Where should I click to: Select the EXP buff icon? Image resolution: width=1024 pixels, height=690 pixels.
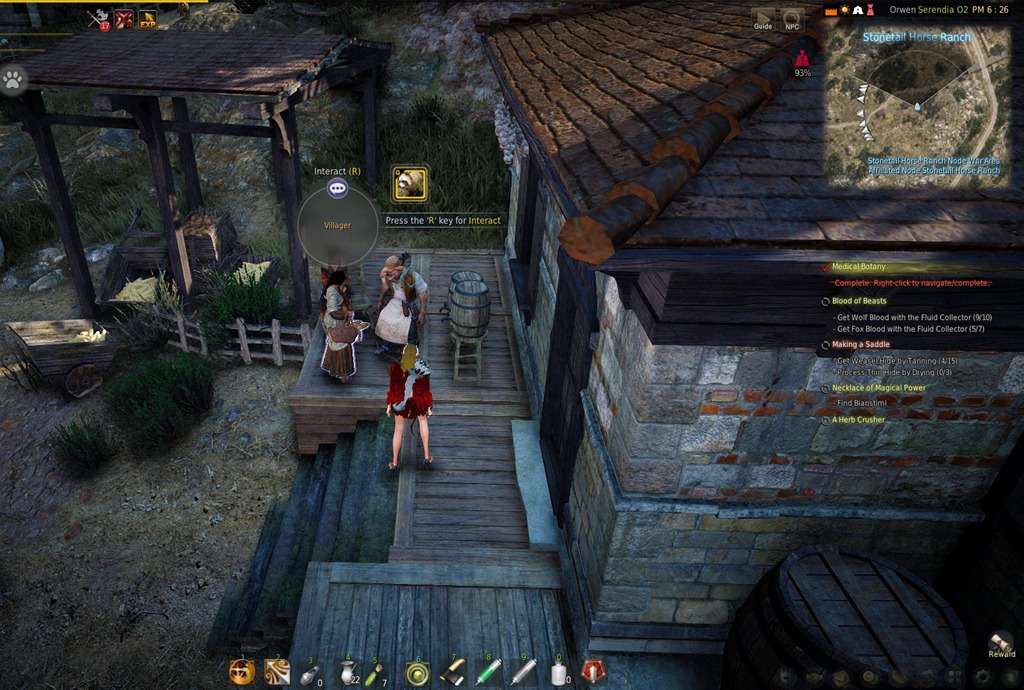[147, 18]
